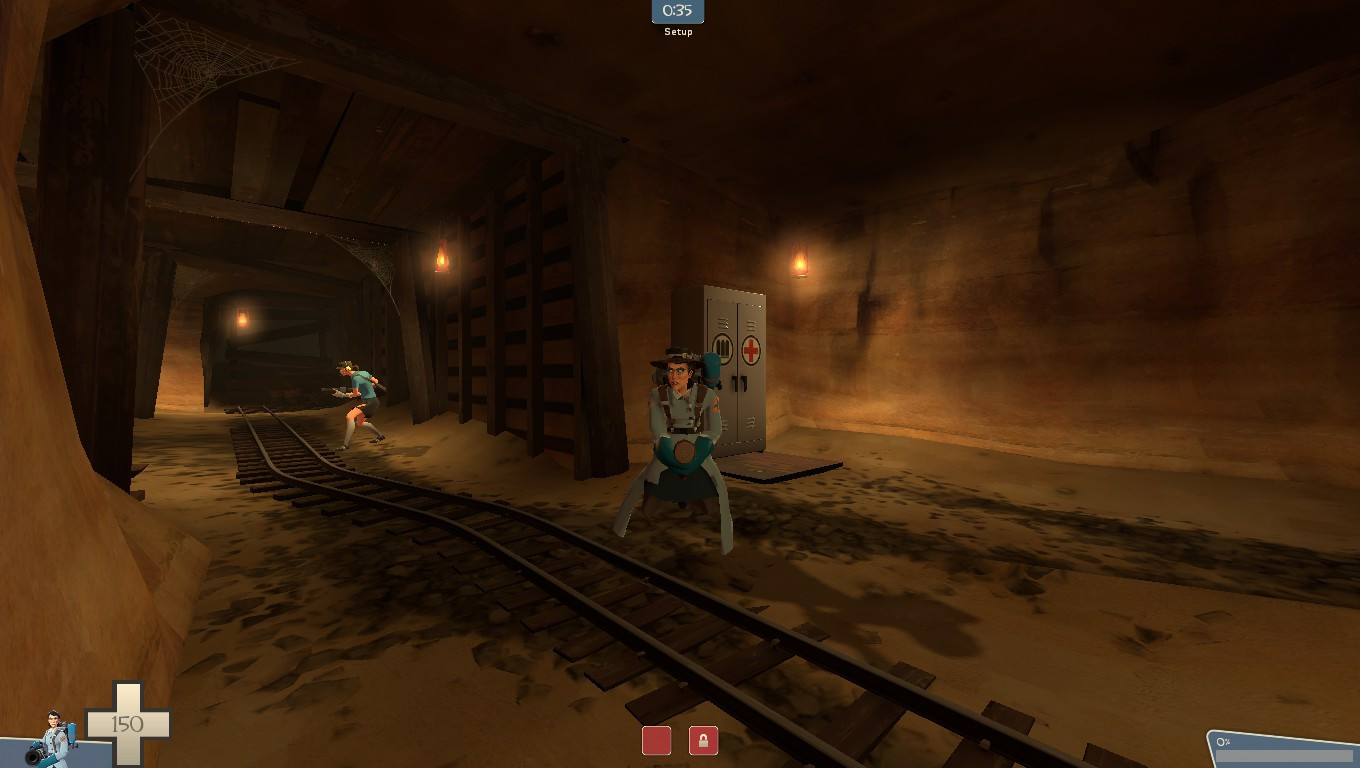Select the Setup label under the timer

tap(678, 31)
